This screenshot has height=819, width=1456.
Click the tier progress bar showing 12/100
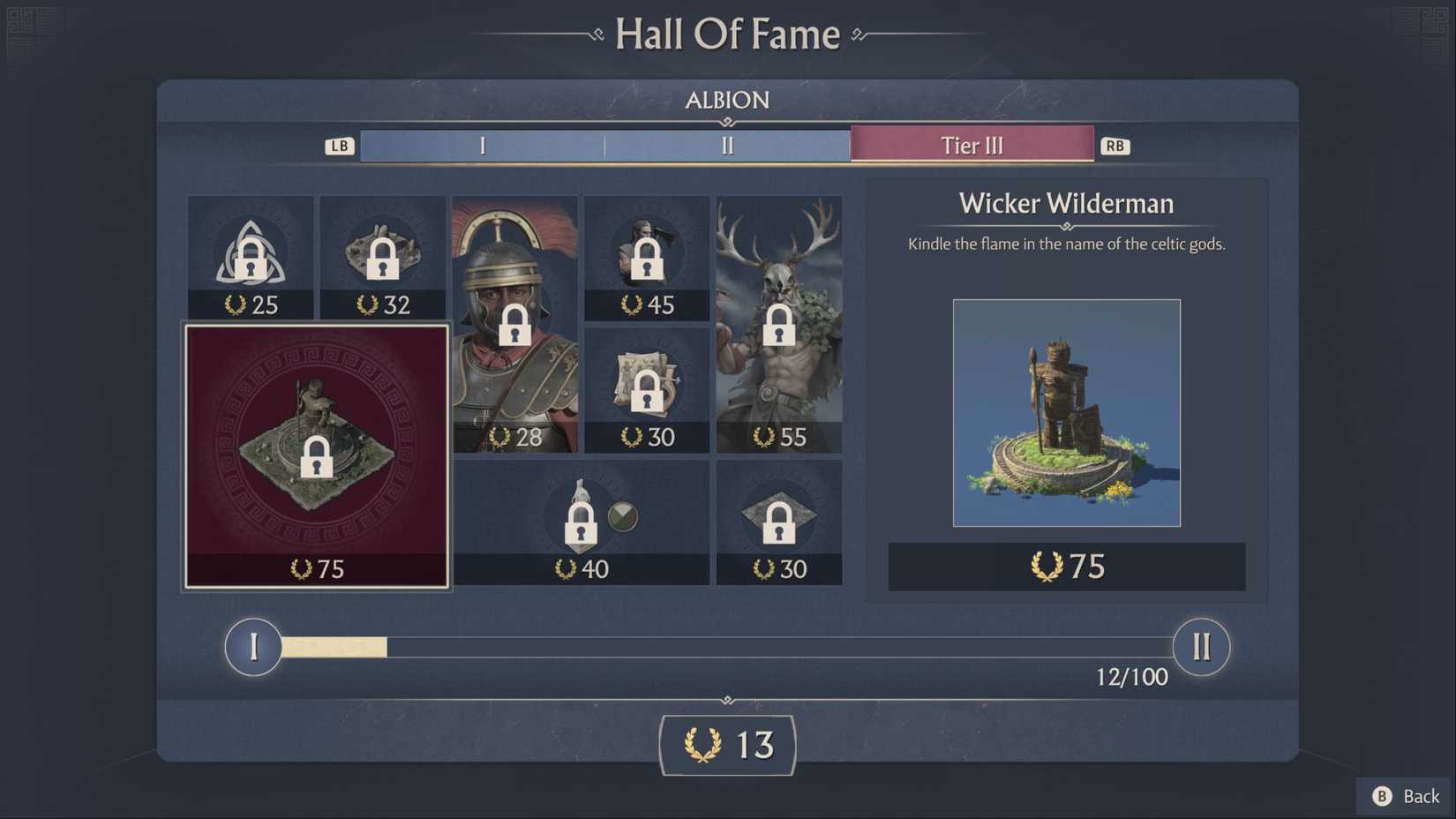726,647
